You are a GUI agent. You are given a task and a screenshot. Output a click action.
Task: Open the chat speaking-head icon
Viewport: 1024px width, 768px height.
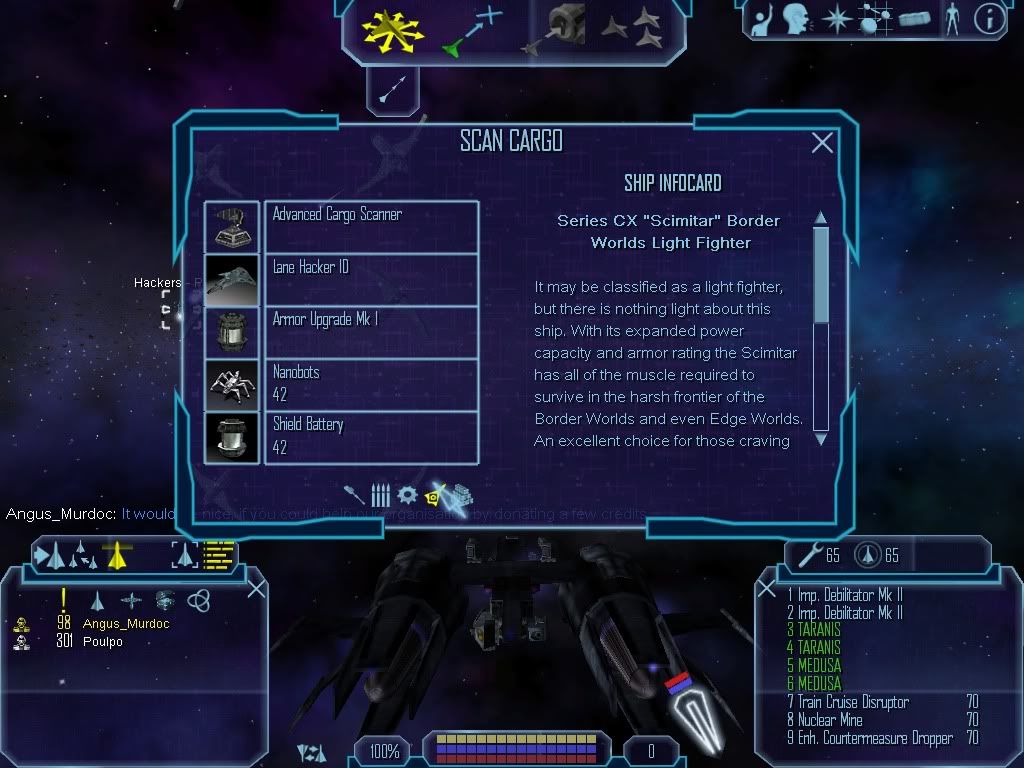point(796,19)
